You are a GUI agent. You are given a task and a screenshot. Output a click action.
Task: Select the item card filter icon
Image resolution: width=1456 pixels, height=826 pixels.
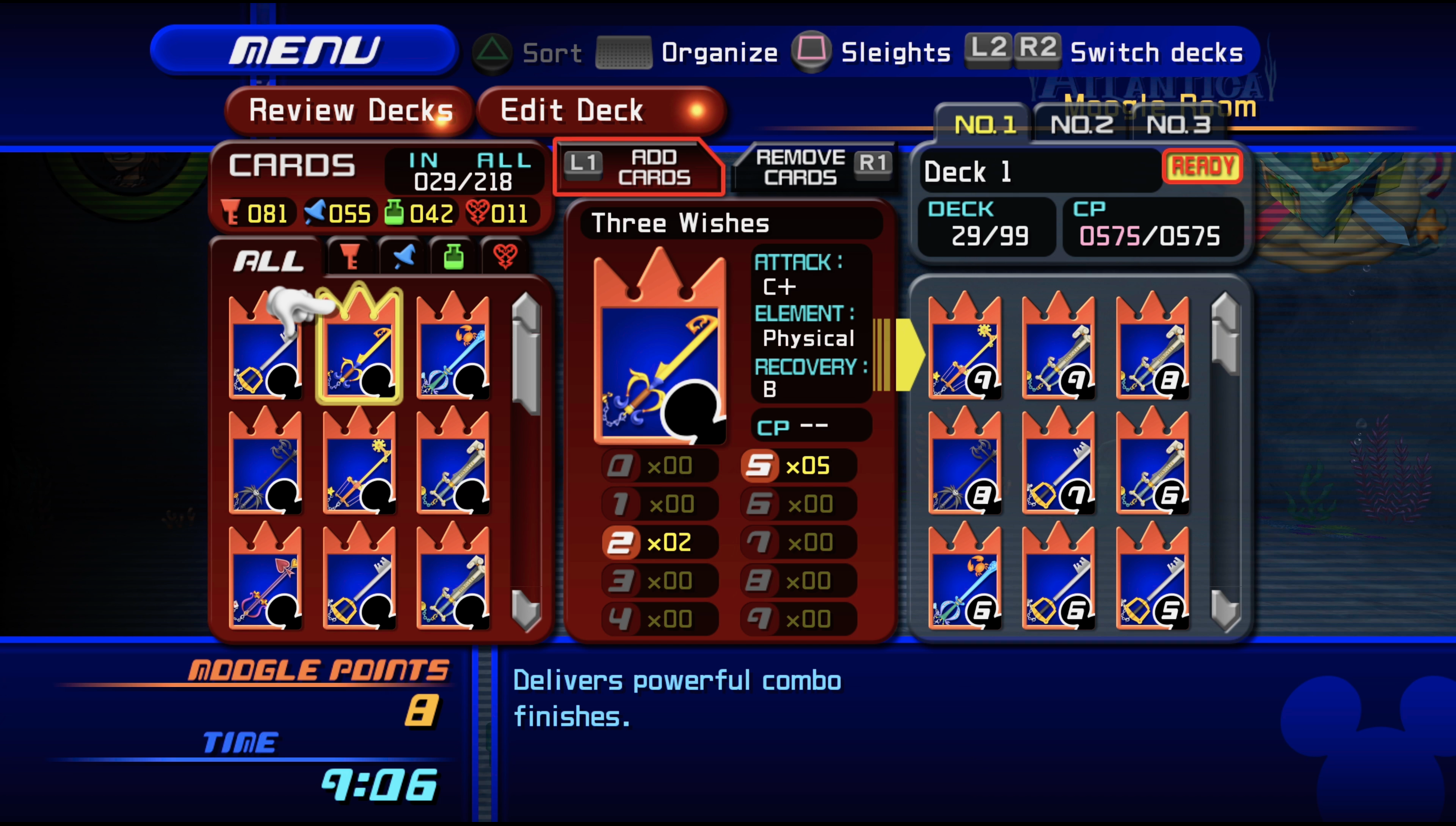tap(454, 256)
